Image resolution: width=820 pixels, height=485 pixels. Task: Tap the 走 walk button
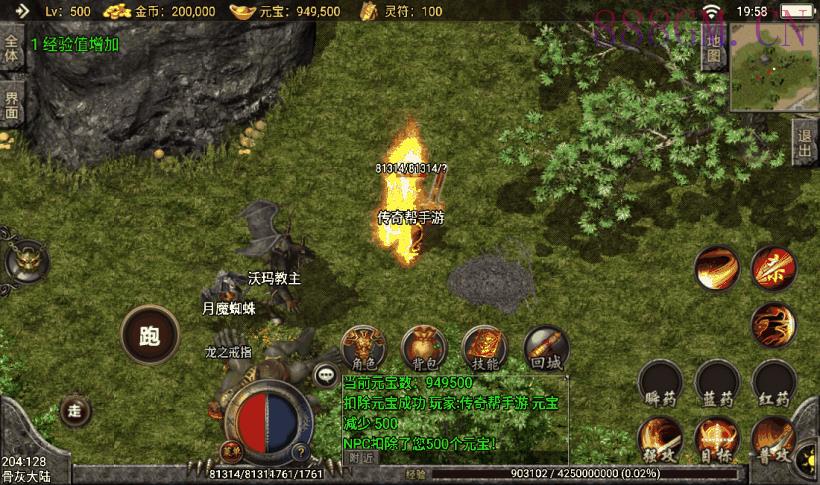pos(74,409)
